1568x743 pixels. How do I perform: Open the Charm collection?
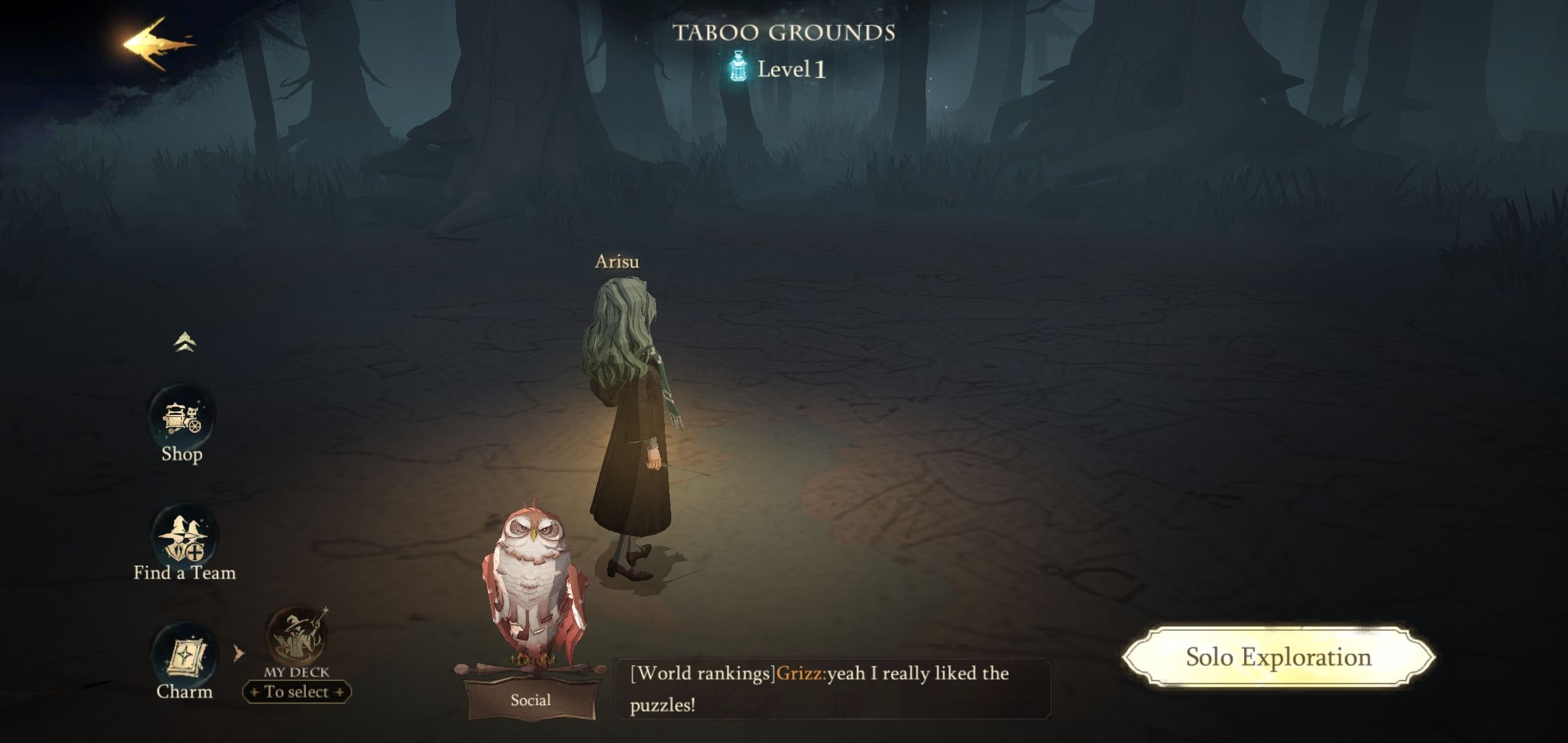tap(183, 658)
